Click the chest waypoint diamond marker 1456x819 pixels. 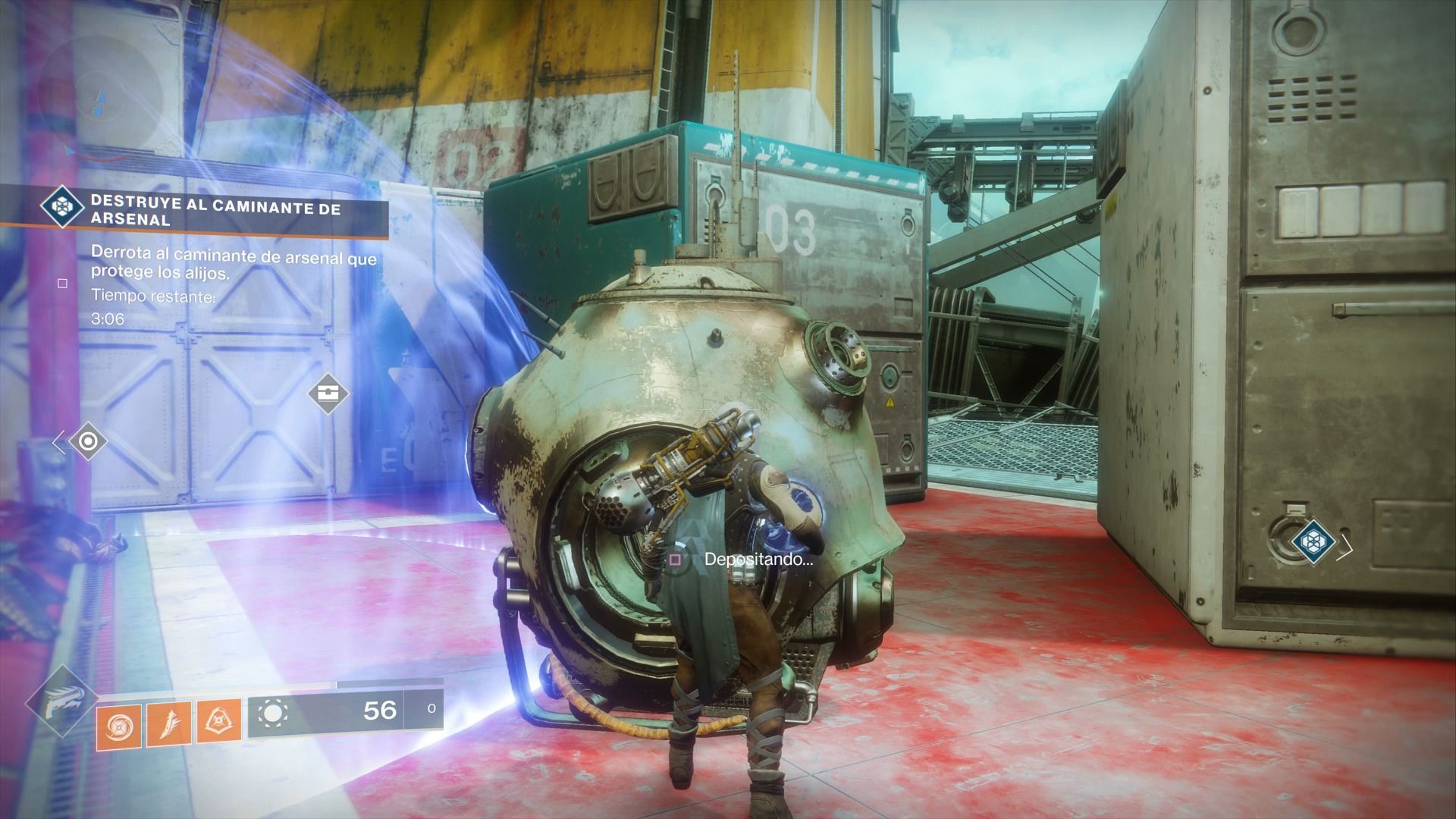coord(328,394)
